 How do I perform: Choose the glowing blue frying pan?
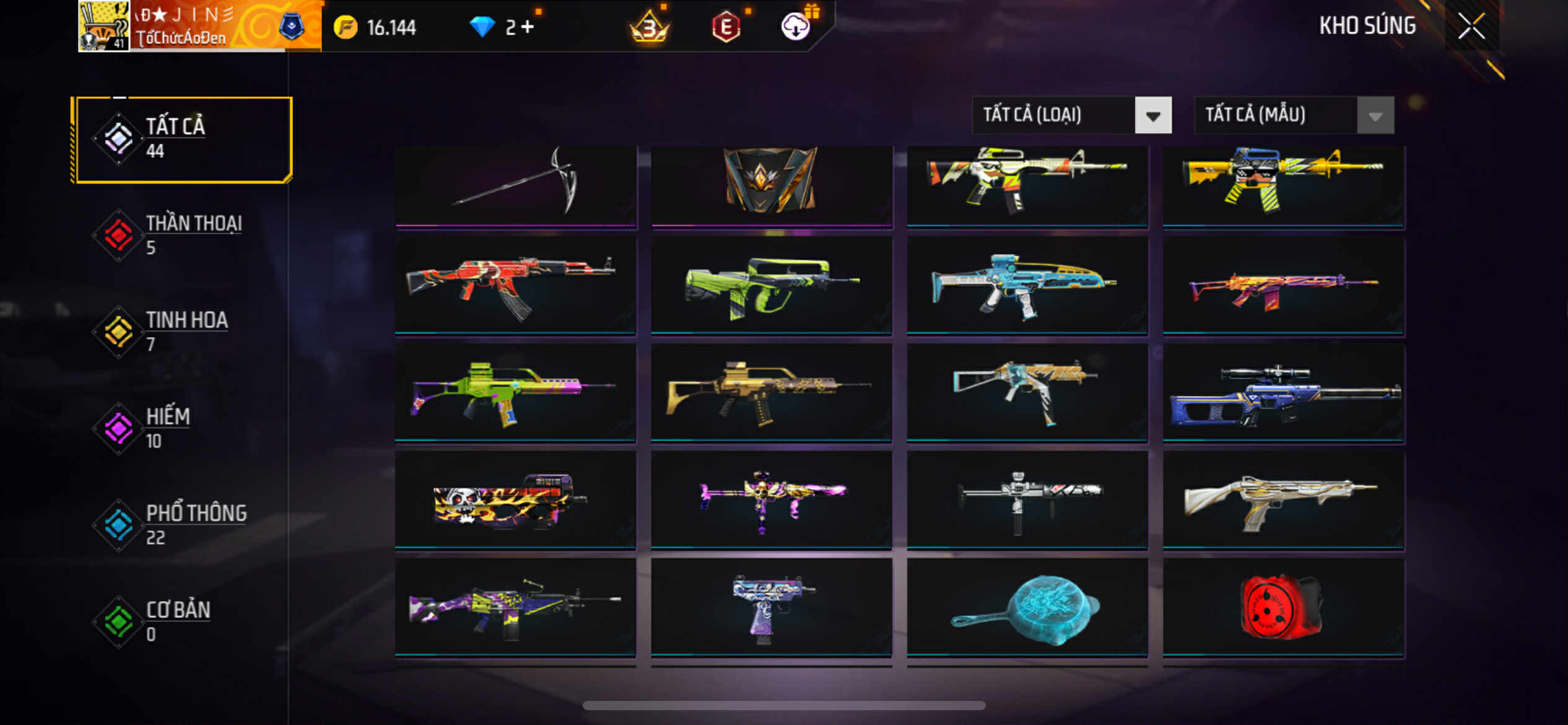(1027, 607)
